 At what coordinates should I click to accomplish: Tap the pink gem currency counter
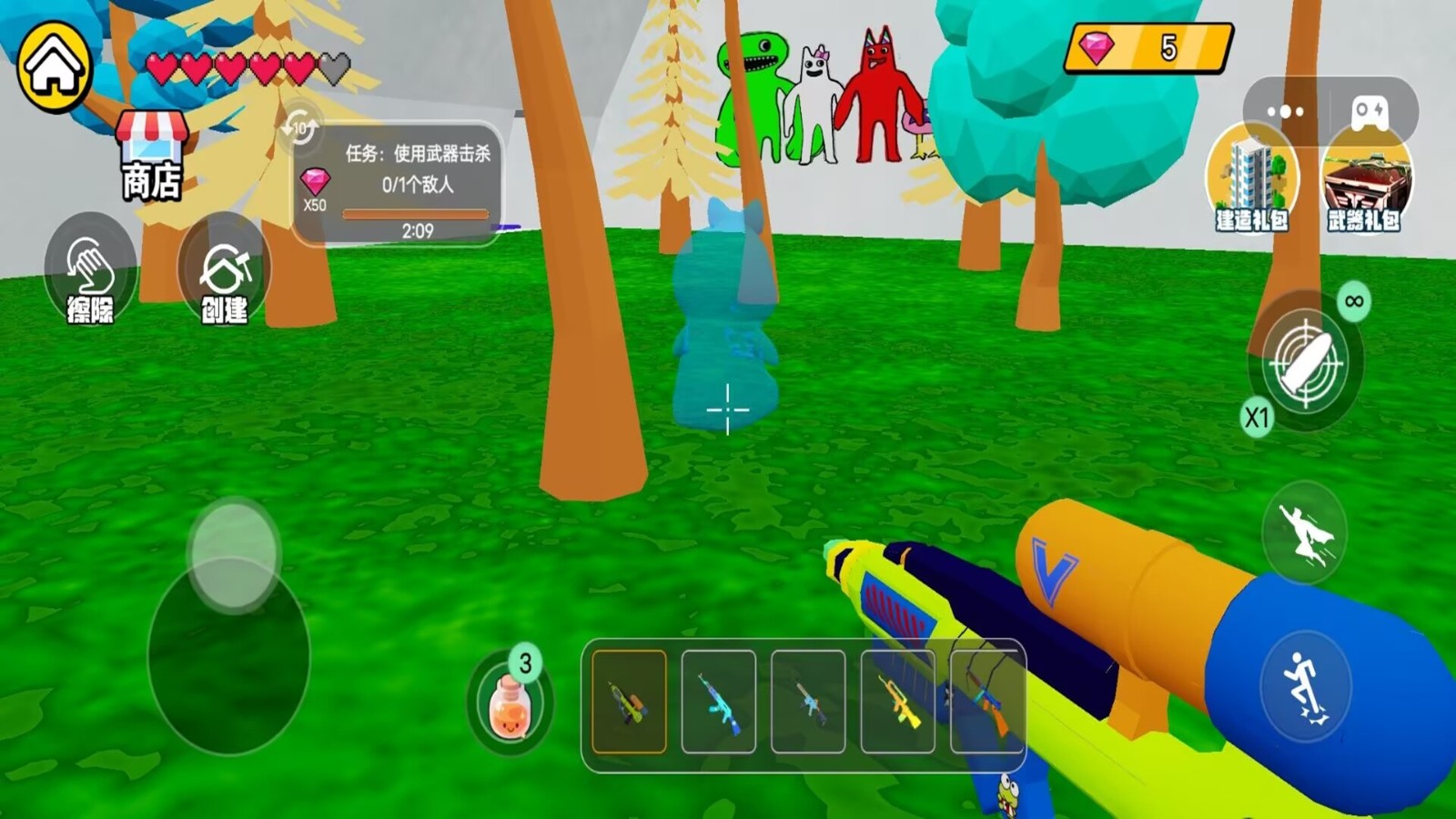(x=1148, y=47)
